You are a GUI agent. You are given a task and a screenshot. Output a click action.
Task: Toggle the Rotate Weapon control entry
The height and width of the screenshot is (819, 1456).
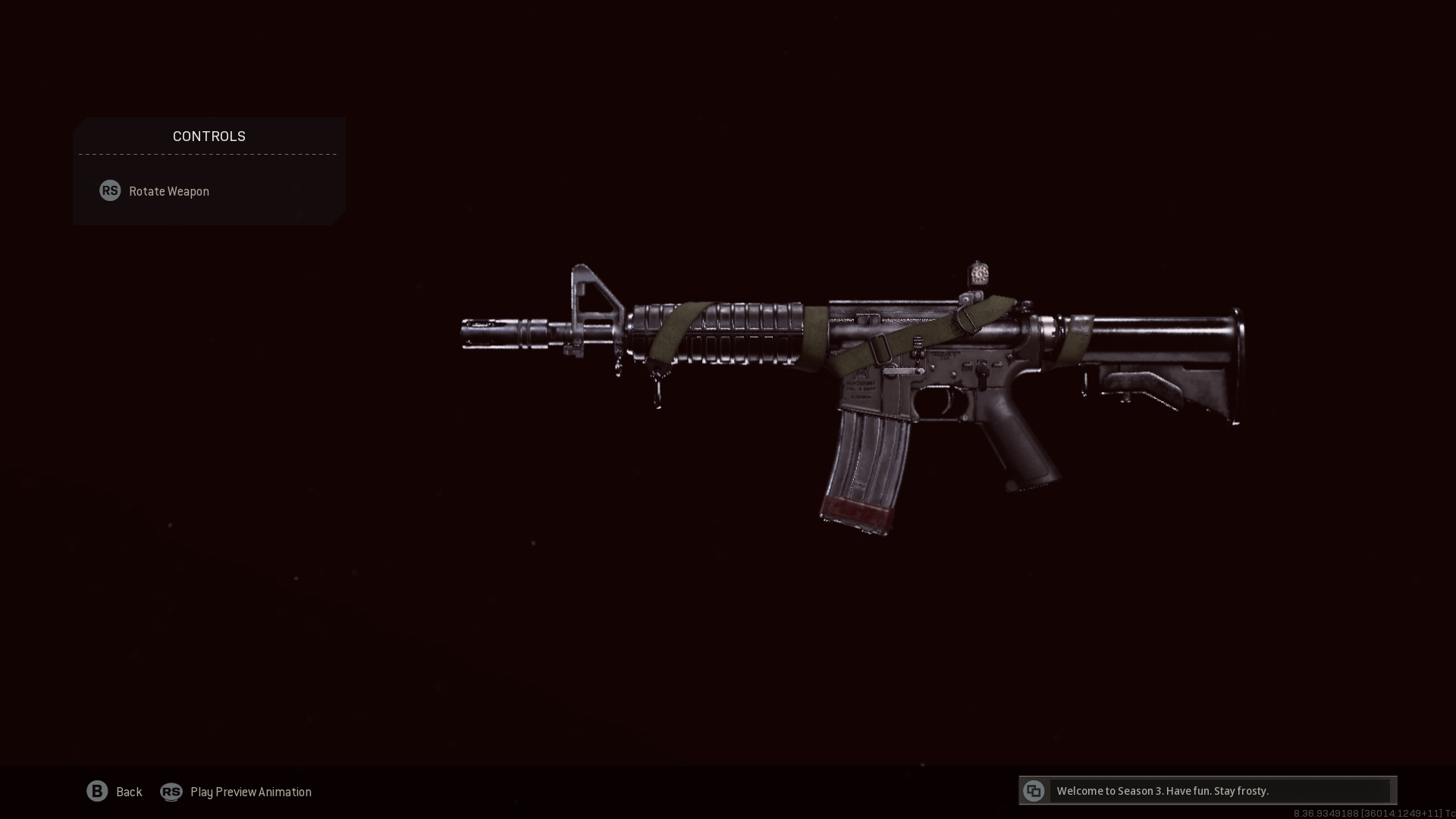click(168, 191)
